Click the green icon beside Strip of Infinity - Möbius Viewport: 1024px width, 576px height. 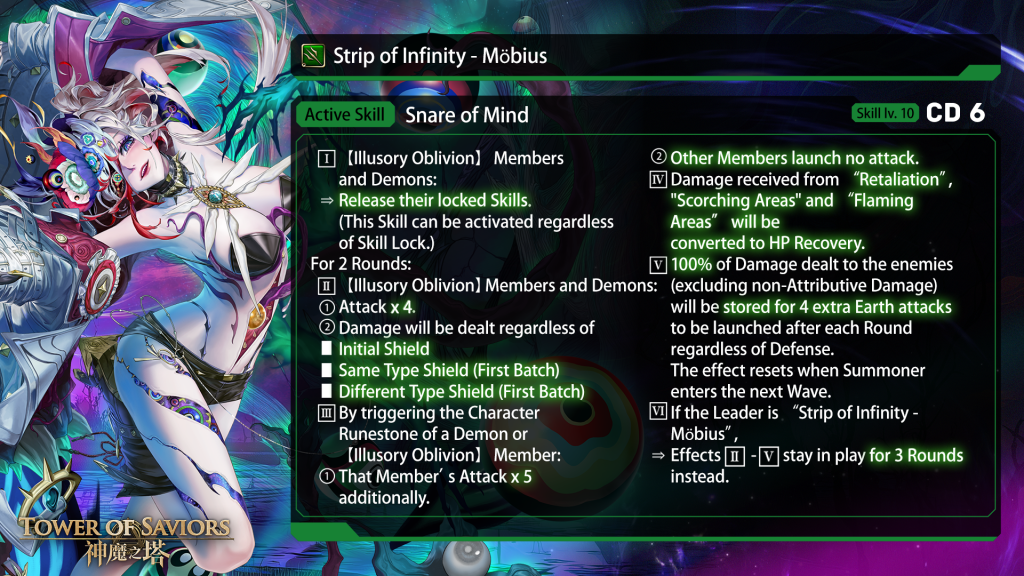point(313,56)
